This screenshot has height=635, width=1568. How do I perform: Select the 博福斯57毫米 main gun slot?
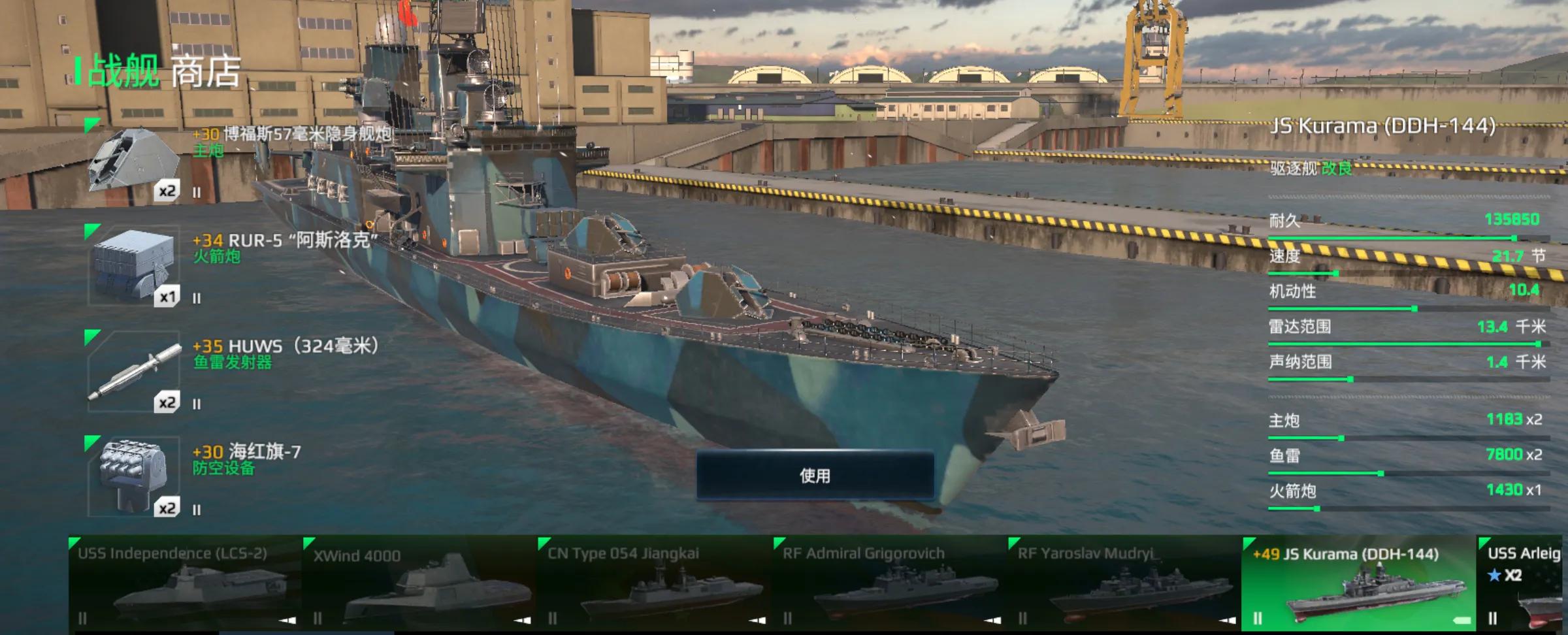point(134,161)
